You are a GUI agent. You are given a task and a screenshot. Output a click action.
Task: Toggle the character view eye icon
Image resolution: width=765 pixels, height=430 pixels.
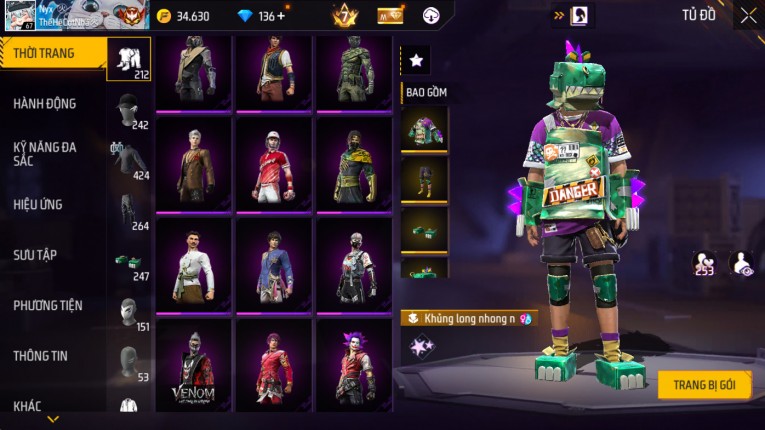[741, 264]
